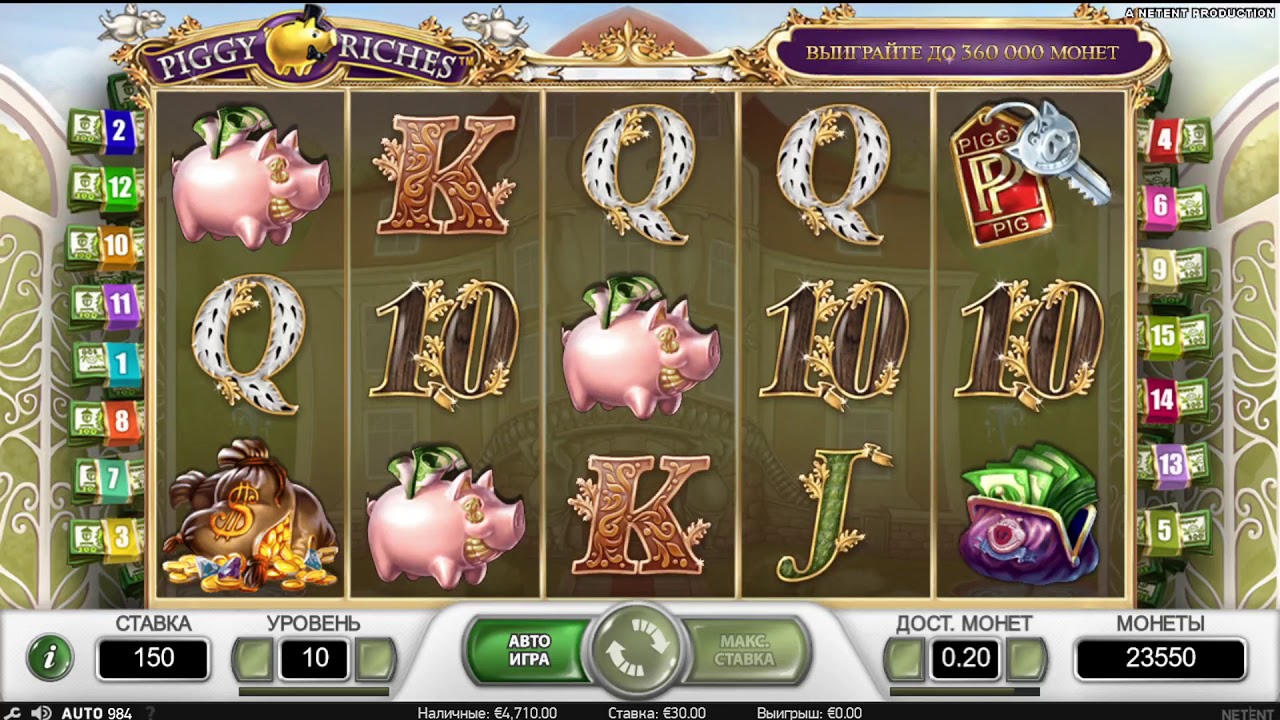
Task: Open the paytable info button
Action: click(x=50, y=657)
